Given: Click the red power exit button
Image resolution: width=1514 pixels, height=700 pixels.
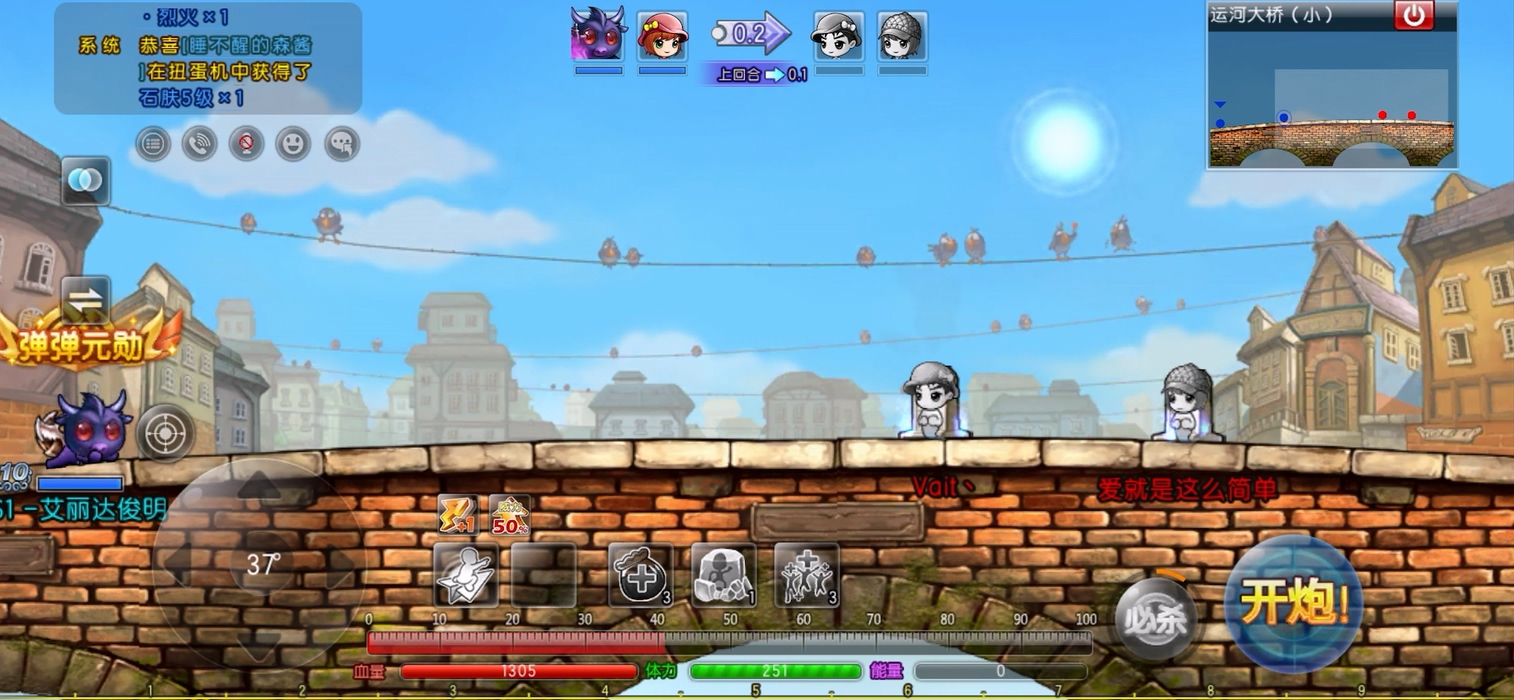Looking at the screenshot, I should pyautogui.click(x=1414, y=15).
